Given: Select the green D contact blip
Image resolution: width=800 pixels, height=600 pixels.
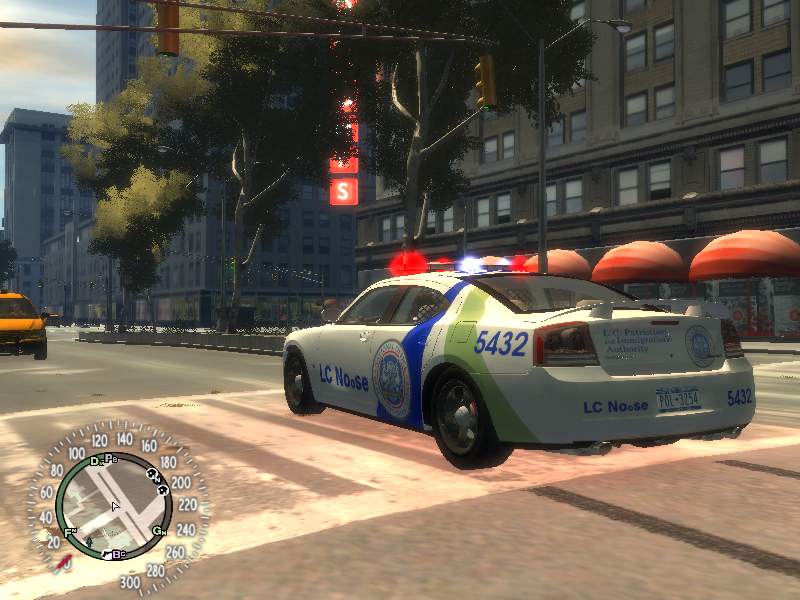Looking at the screenshot, I should [96, 462].
